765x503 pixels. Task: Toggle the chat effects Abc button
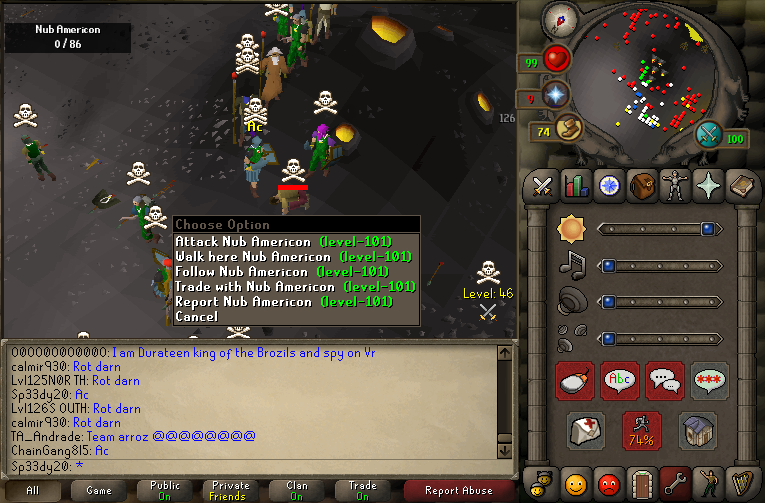tap(621, 380)
